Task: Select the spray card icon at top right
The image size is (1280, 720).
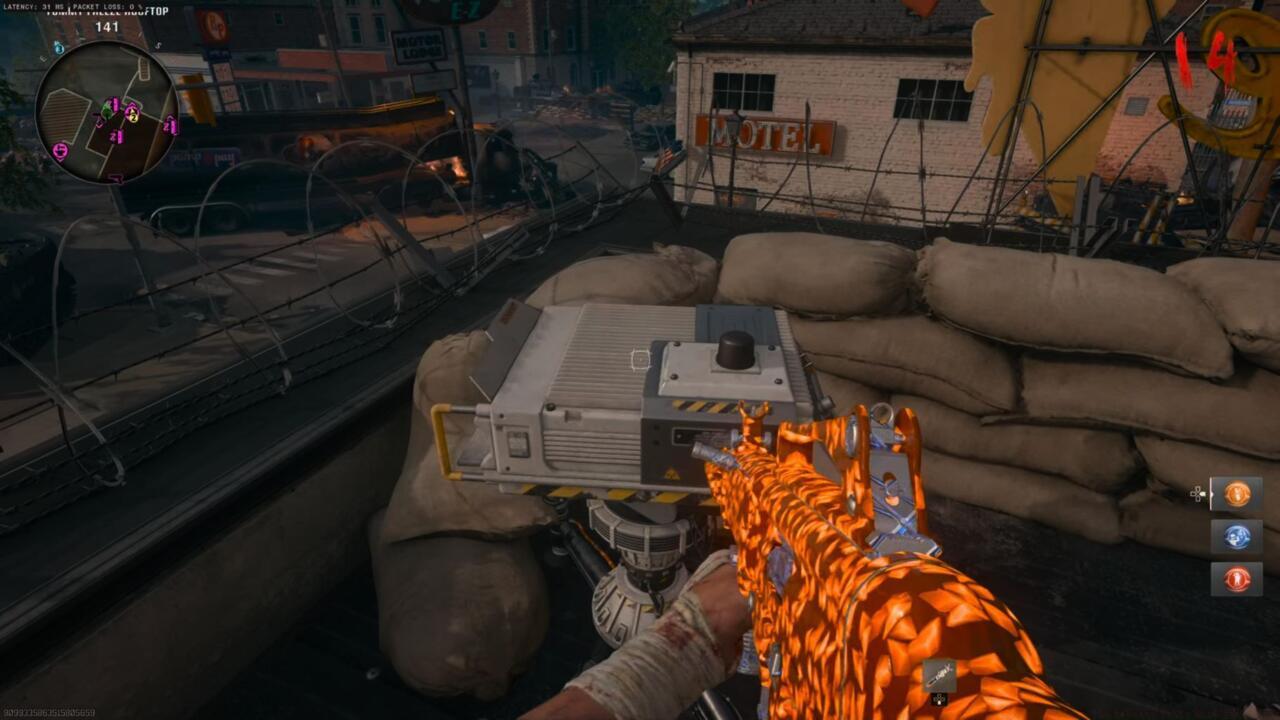Action: (1237, 108)
